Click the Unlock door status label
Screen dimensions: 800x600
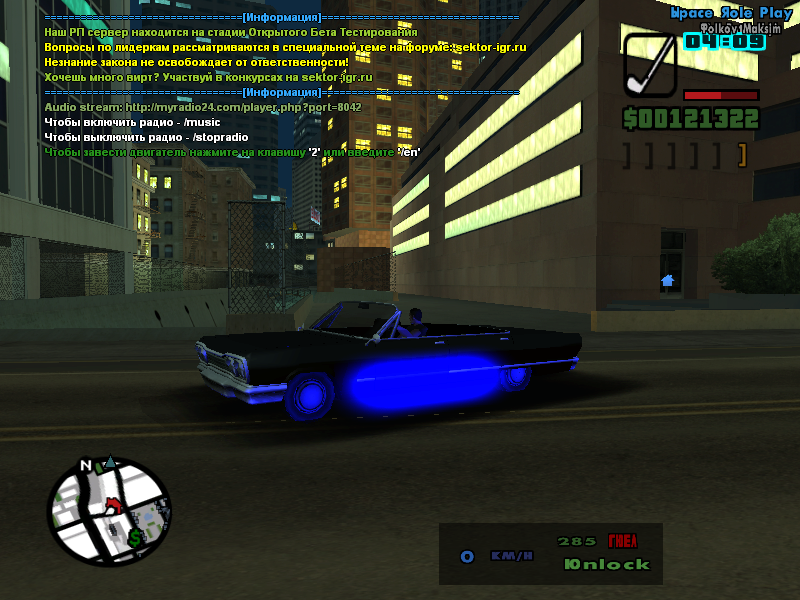coord(607,565)
